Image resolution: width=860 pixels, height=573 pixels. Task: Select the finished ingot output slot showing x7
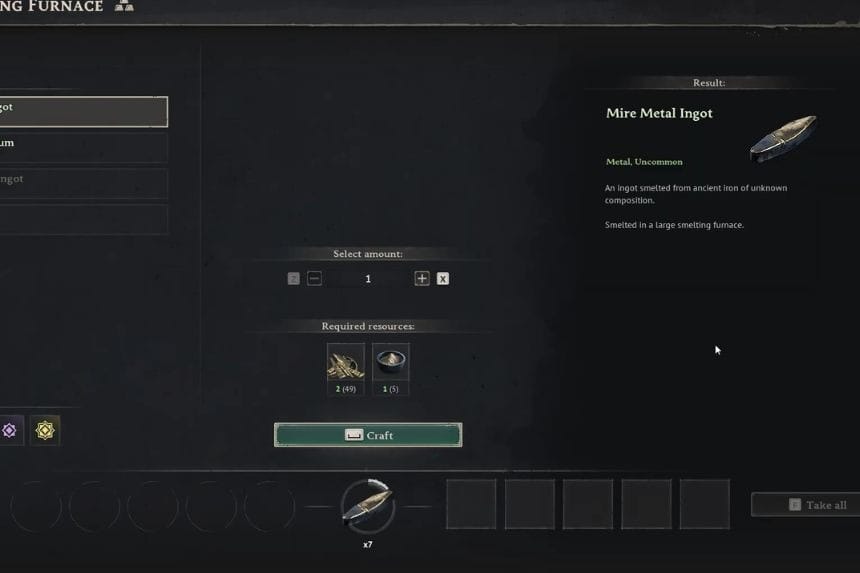point(368,506)
